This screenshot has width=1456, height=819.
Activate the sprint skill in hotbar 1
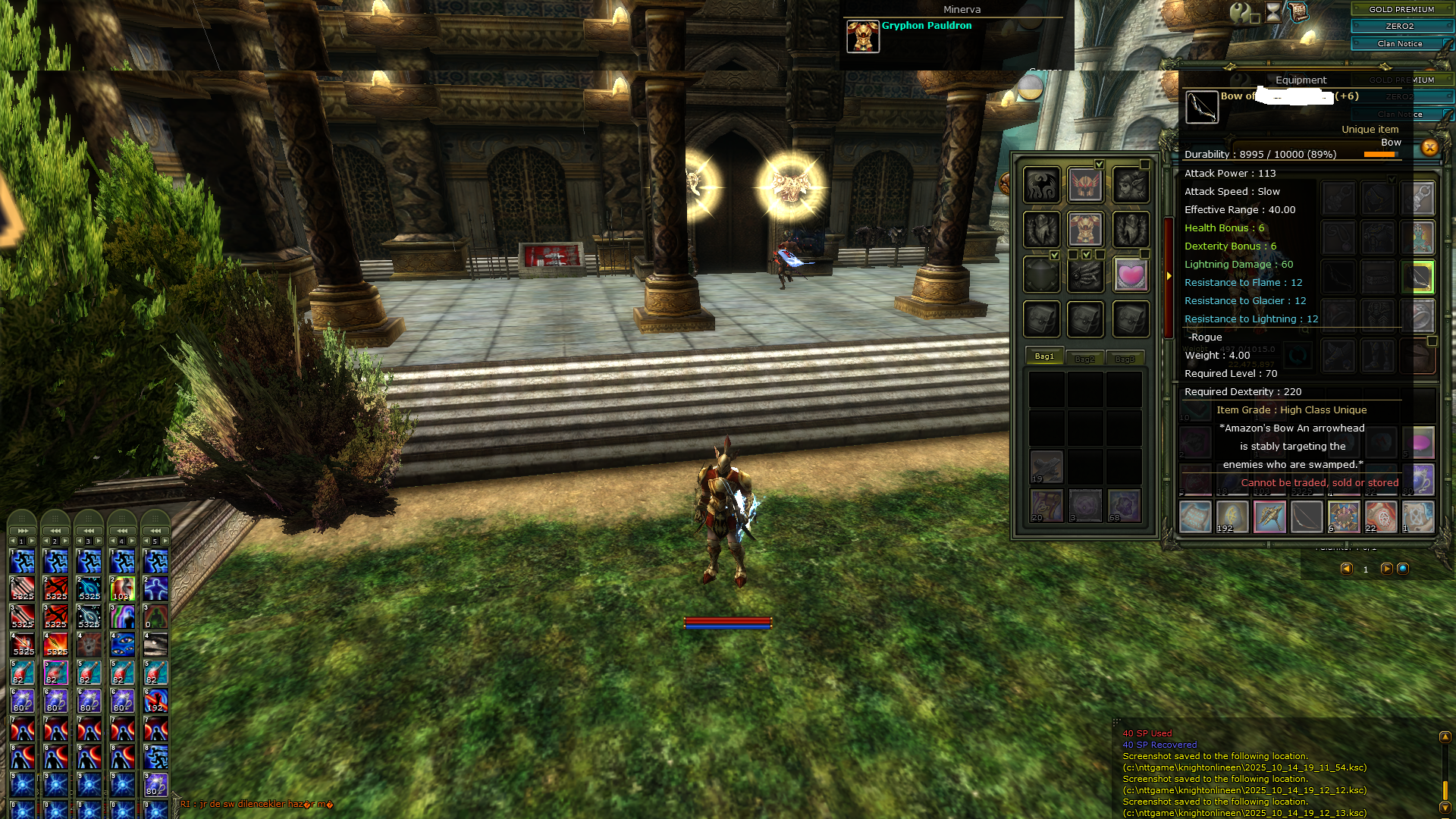coord(23,561)
